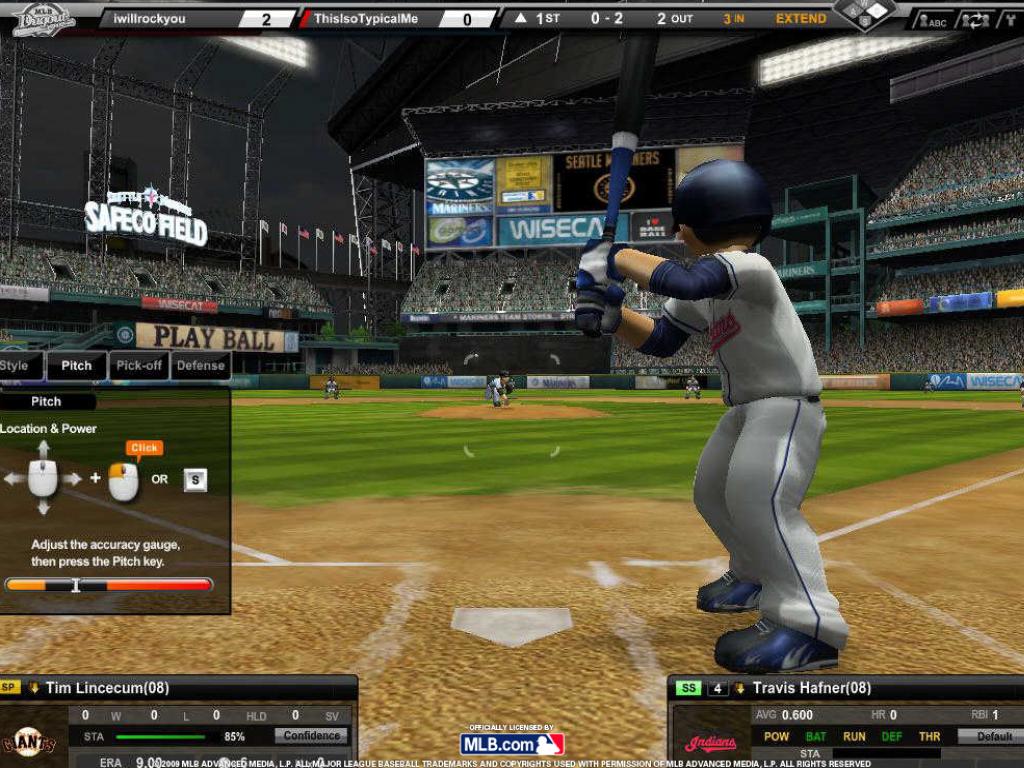Open the wrench settings icon

(x=1008, y=20)
